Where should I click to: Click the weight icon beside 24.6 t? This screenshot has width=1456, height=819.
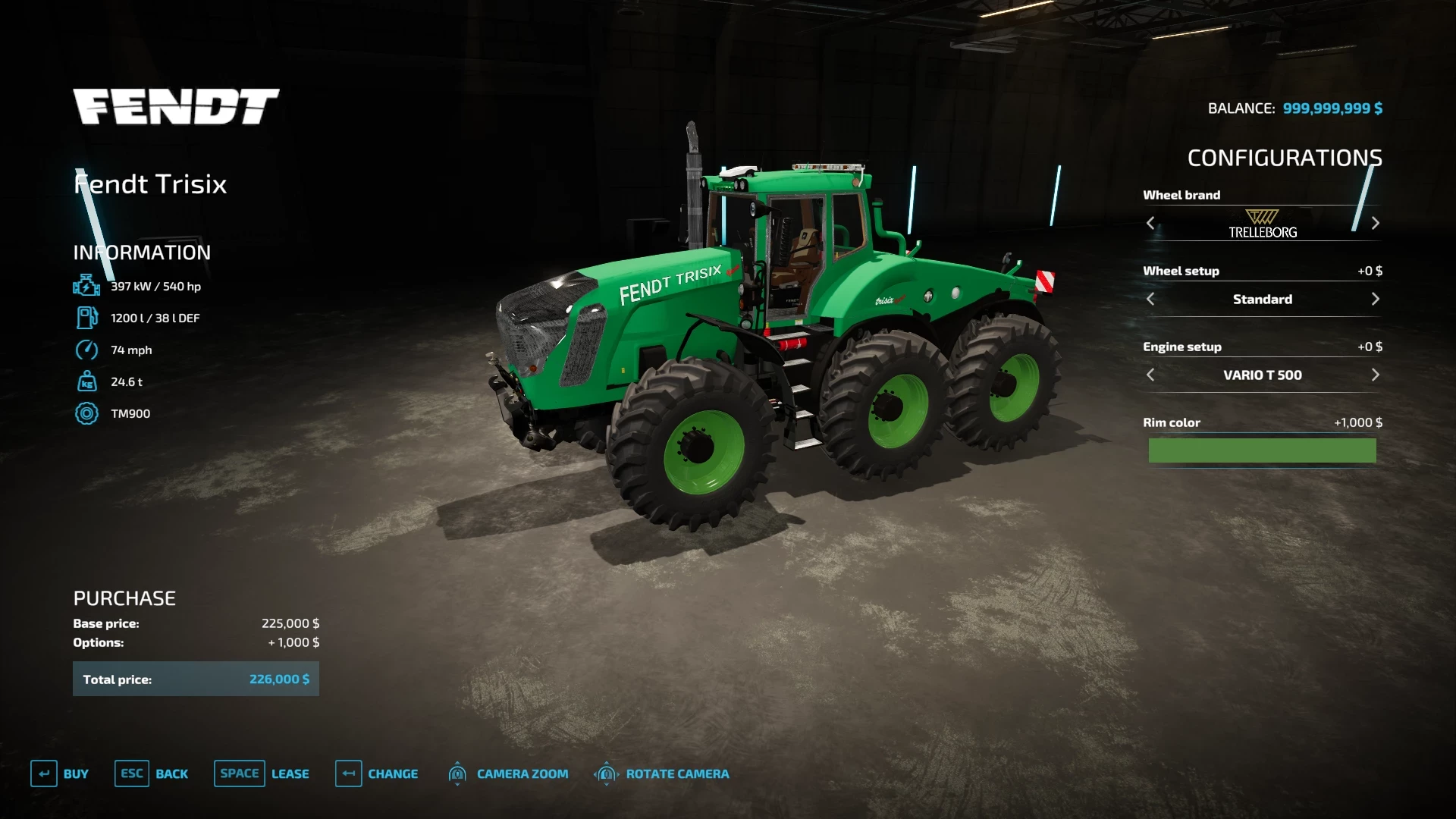coord(86,381)
